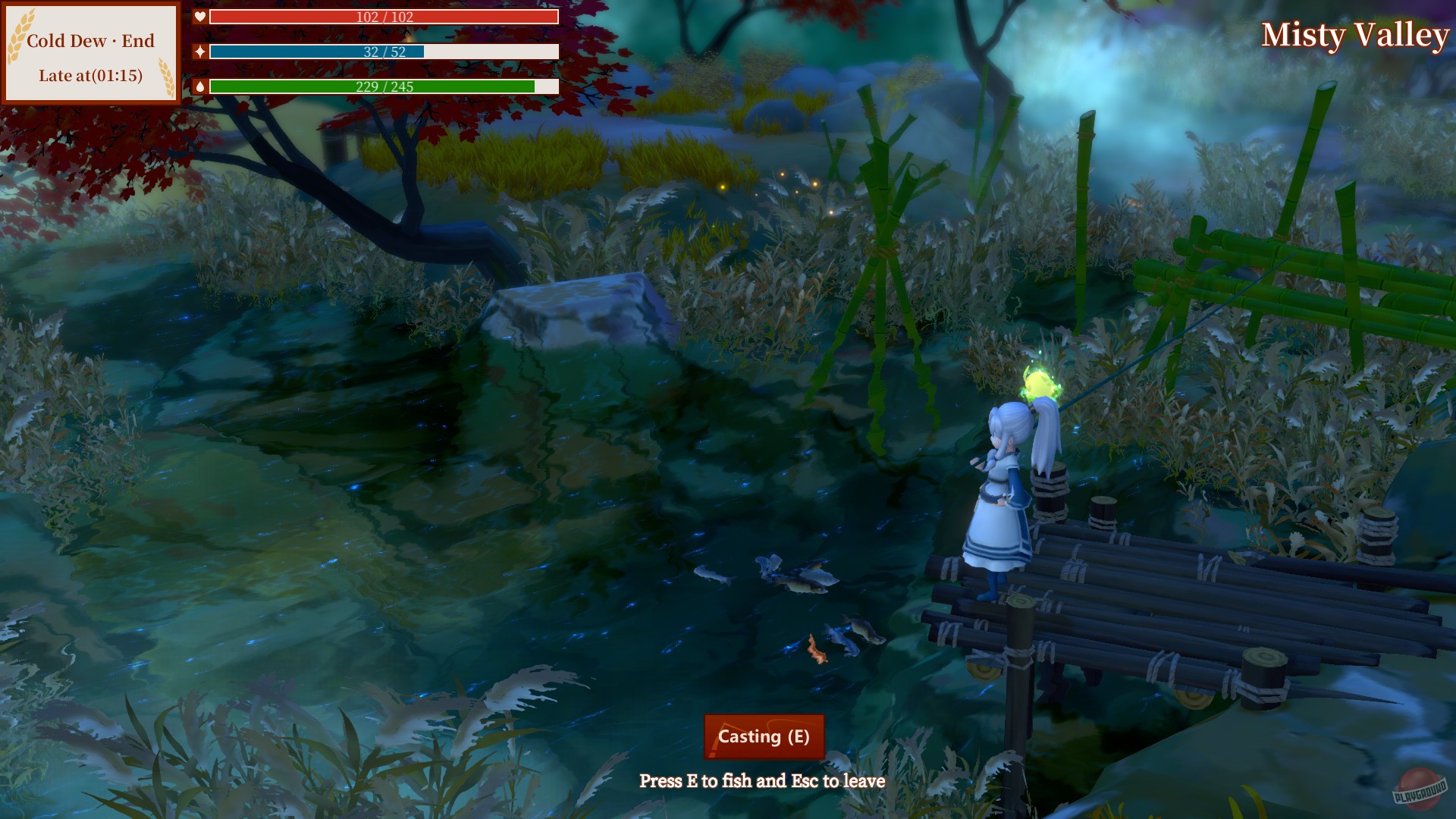Screen dimensions: 1456x819
Task: Click the right wheat sheaf near Late at(01:15)
Action: [168, 76]
